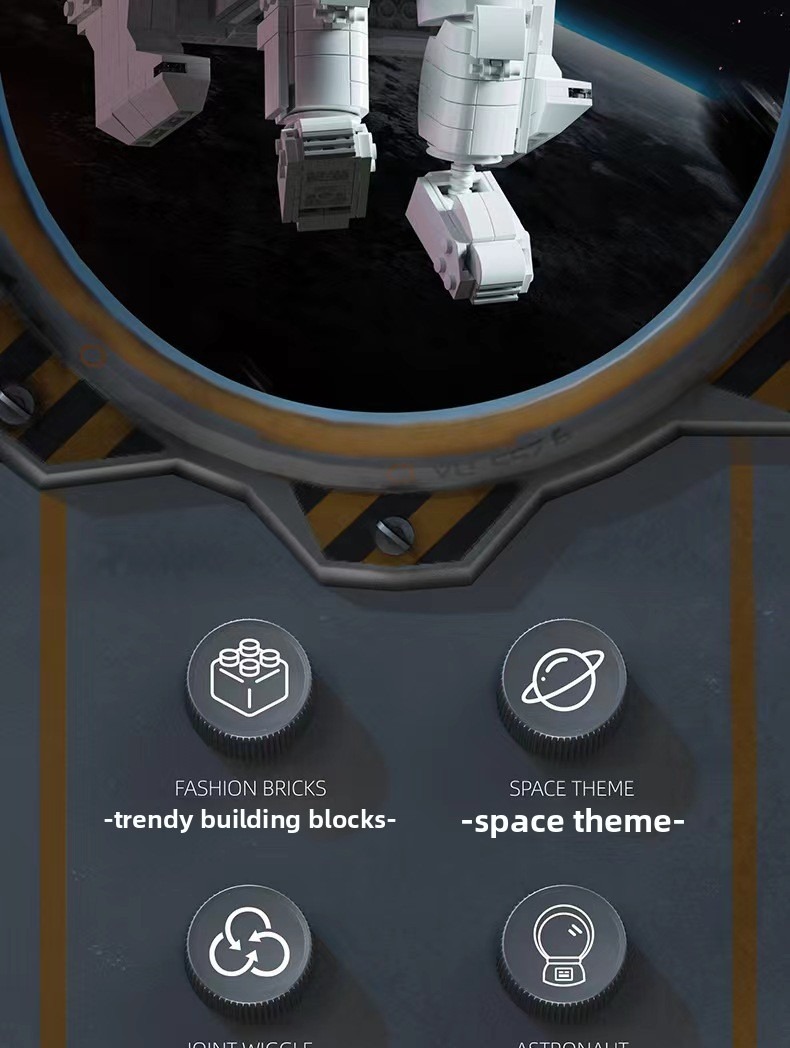Click the Fashion Bricks building block knob
Viewport: 790px width, 1048px height.
(248, 682)
